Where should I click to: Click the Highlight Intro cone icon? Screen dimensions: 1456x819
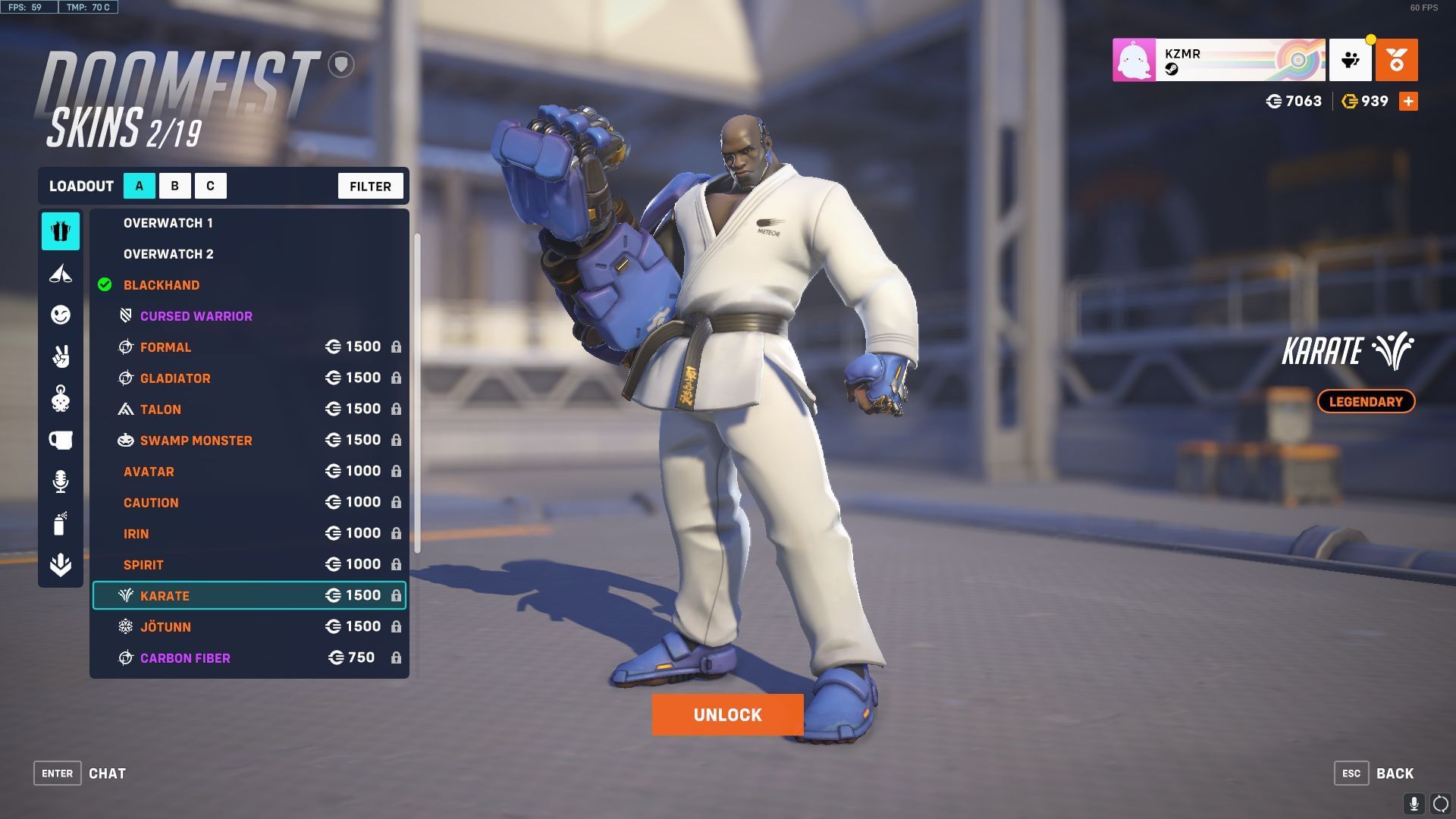tap(61, 274)
